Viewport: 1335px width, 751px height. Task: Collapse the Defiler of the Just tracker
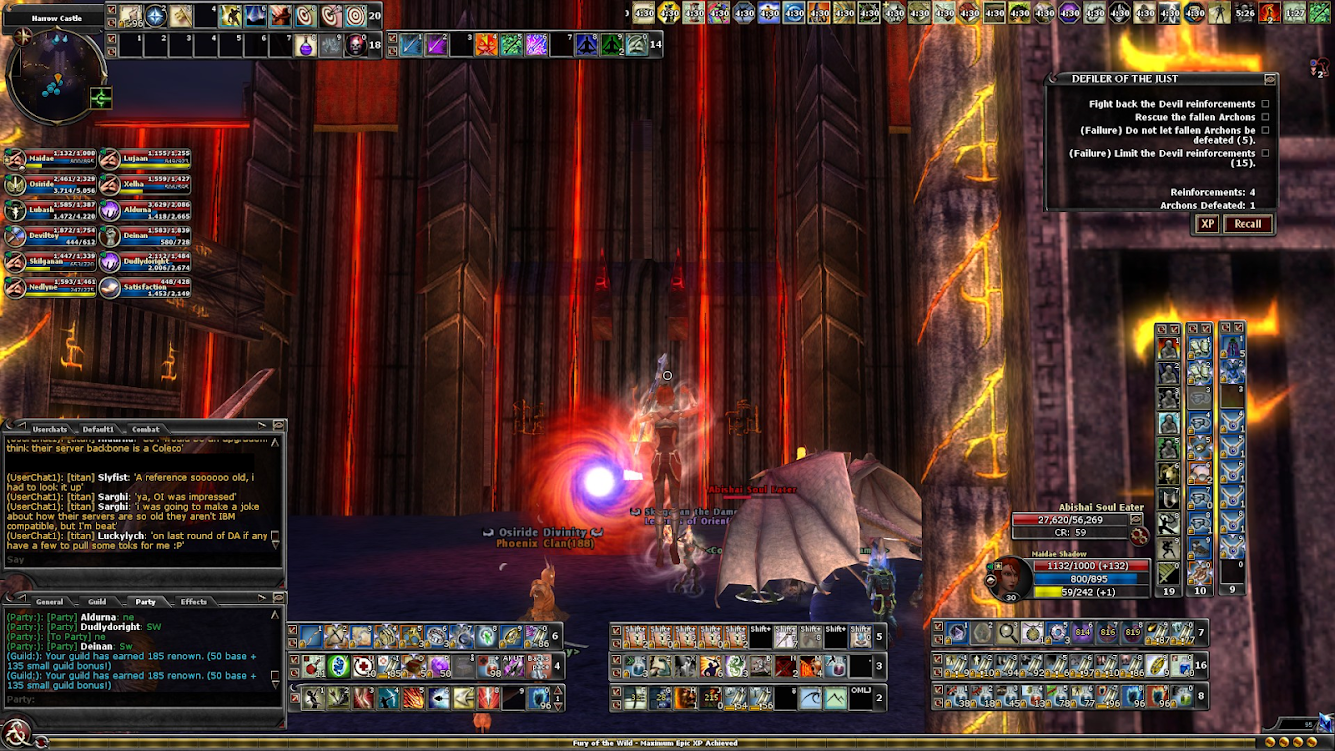tap(1270, 79)
